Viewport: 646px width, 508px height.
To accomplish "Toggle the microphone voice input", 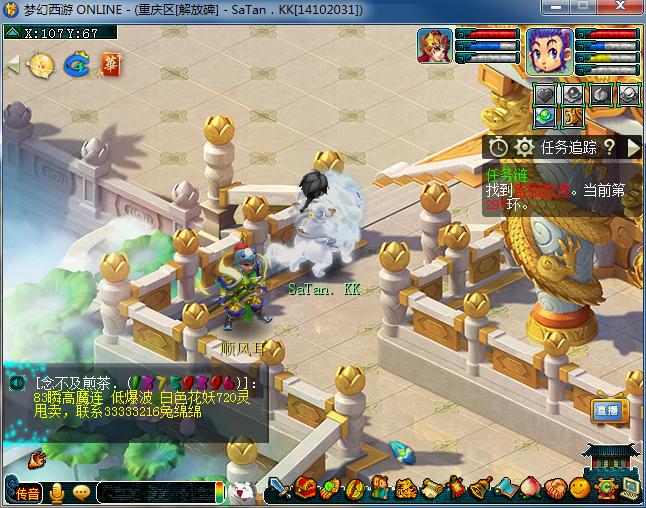I will (57, 492).
